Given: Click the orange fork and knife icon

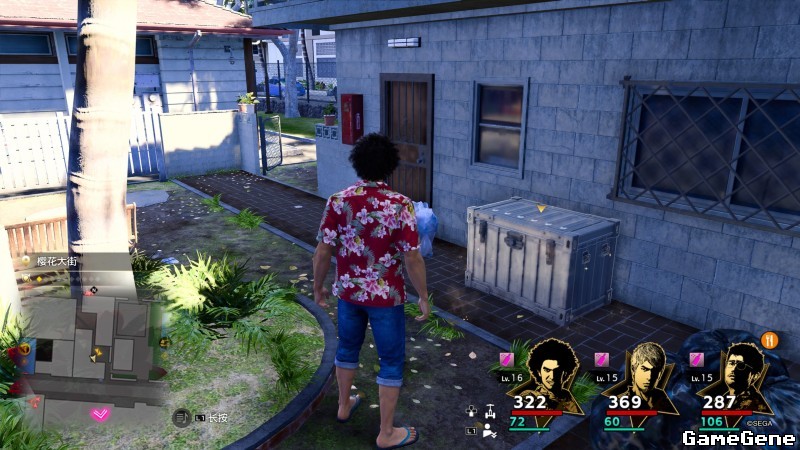Looking at the screenshot, I should pyautogui.click(x=770, y=340).
